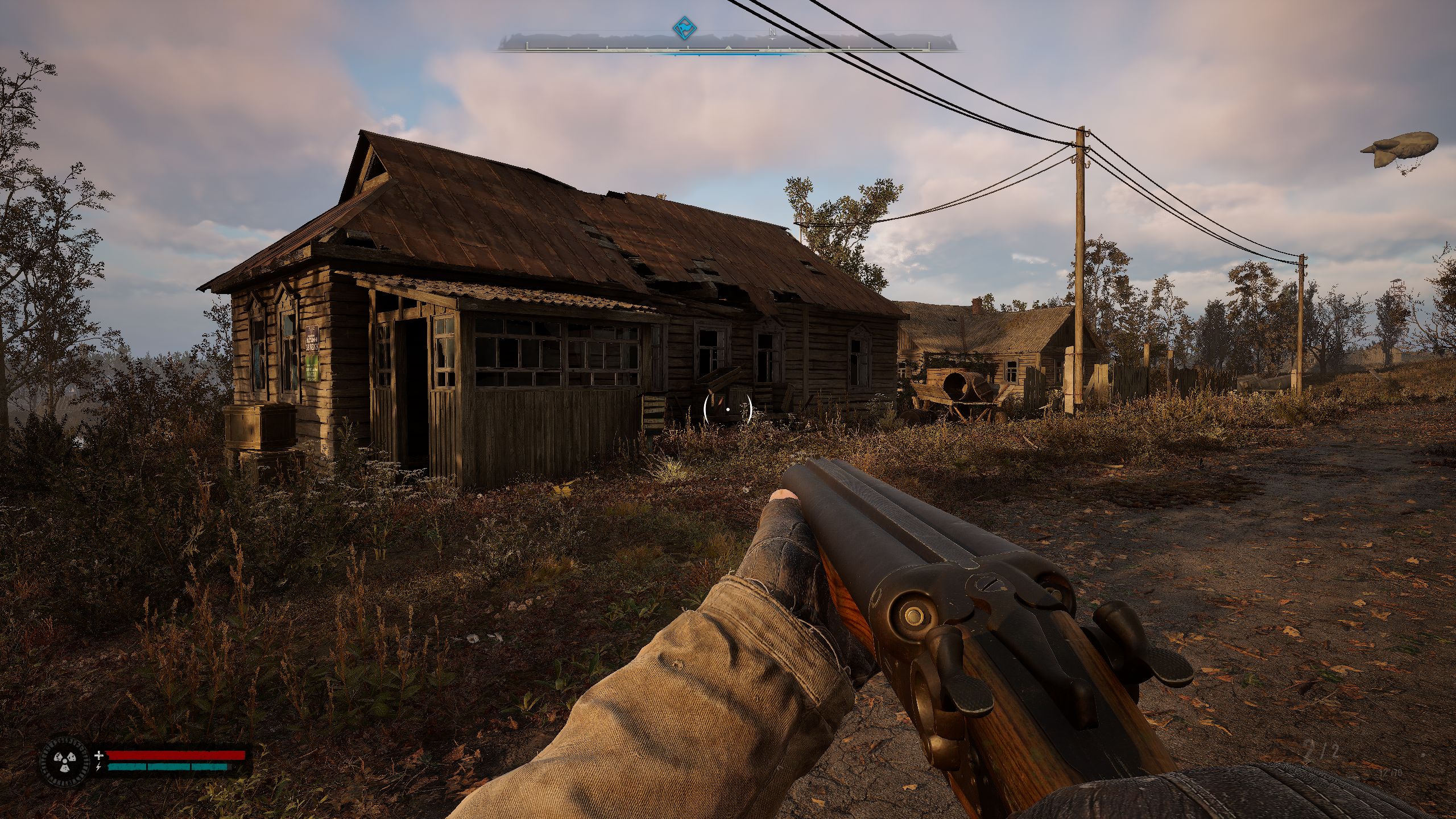The width and height of the screenshot is (1456, 819).
Task: Click the north N marker on the compass
Action: point(772,32)
